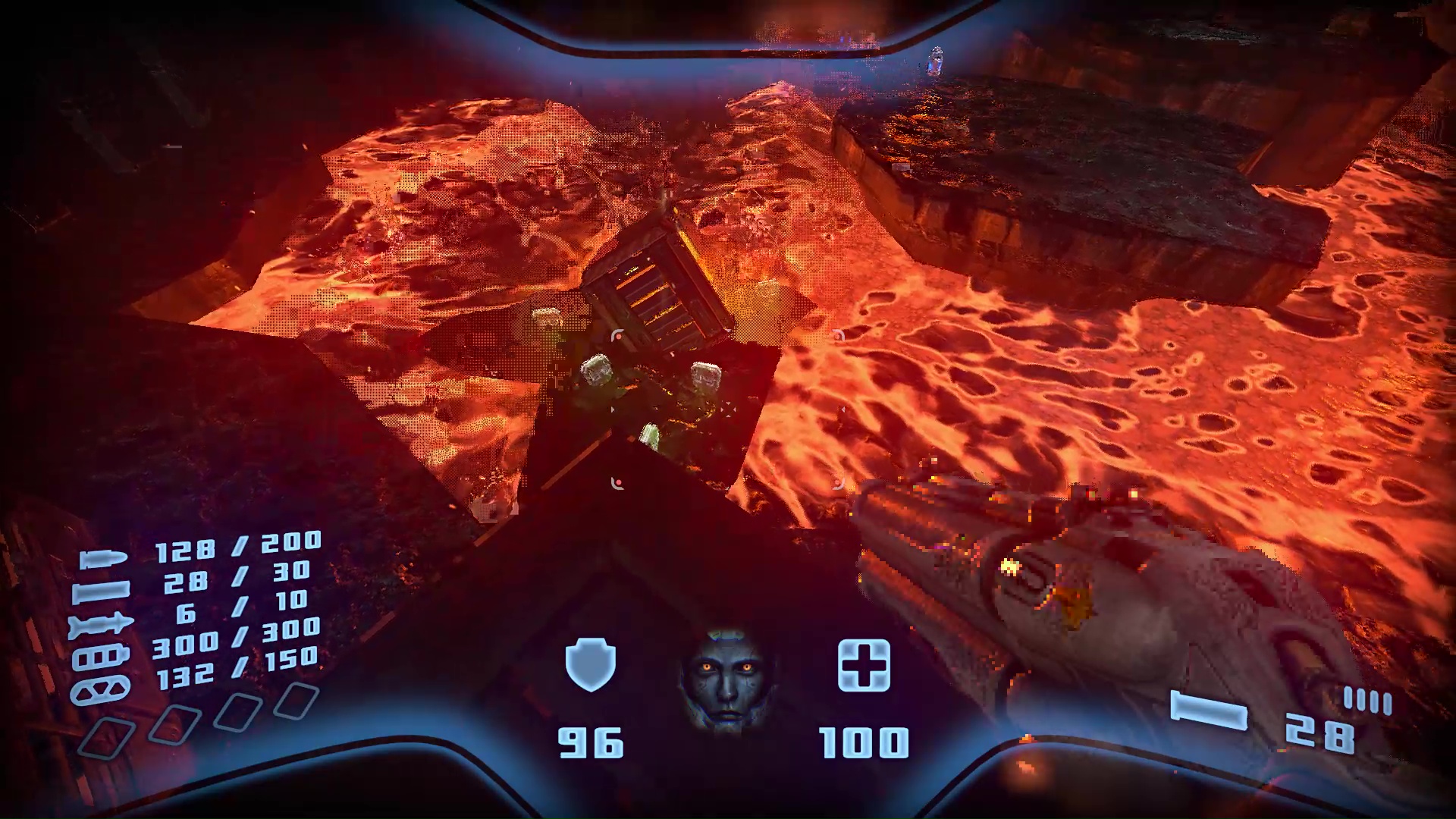Click the crosshair at screen center
The height and width of the screenshot is (819, 1456).
pyautogui.click(x=728, y=409)
